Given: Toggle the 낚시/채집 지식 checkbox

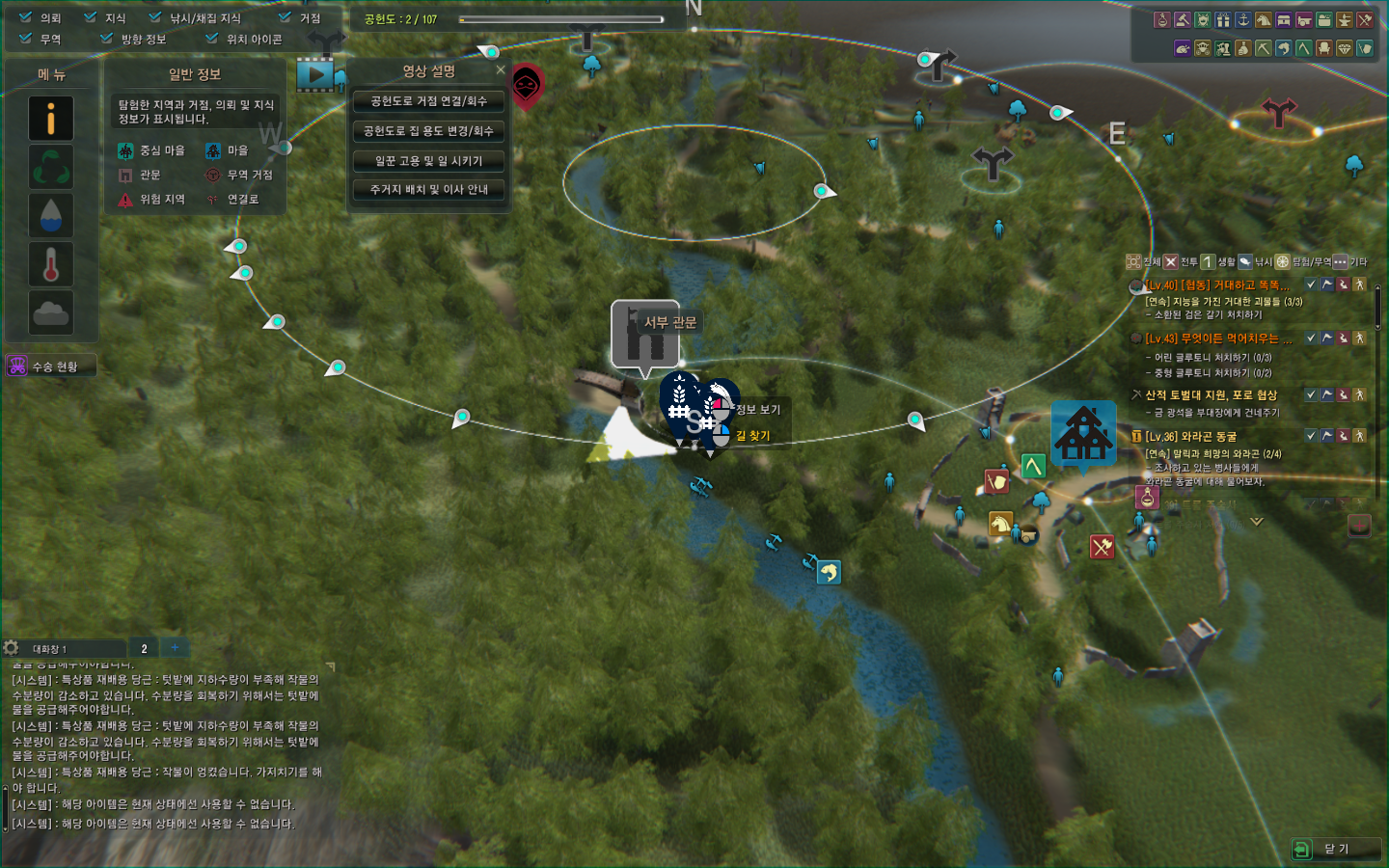Looking at the screenshot, I should [x=155, y=17].
